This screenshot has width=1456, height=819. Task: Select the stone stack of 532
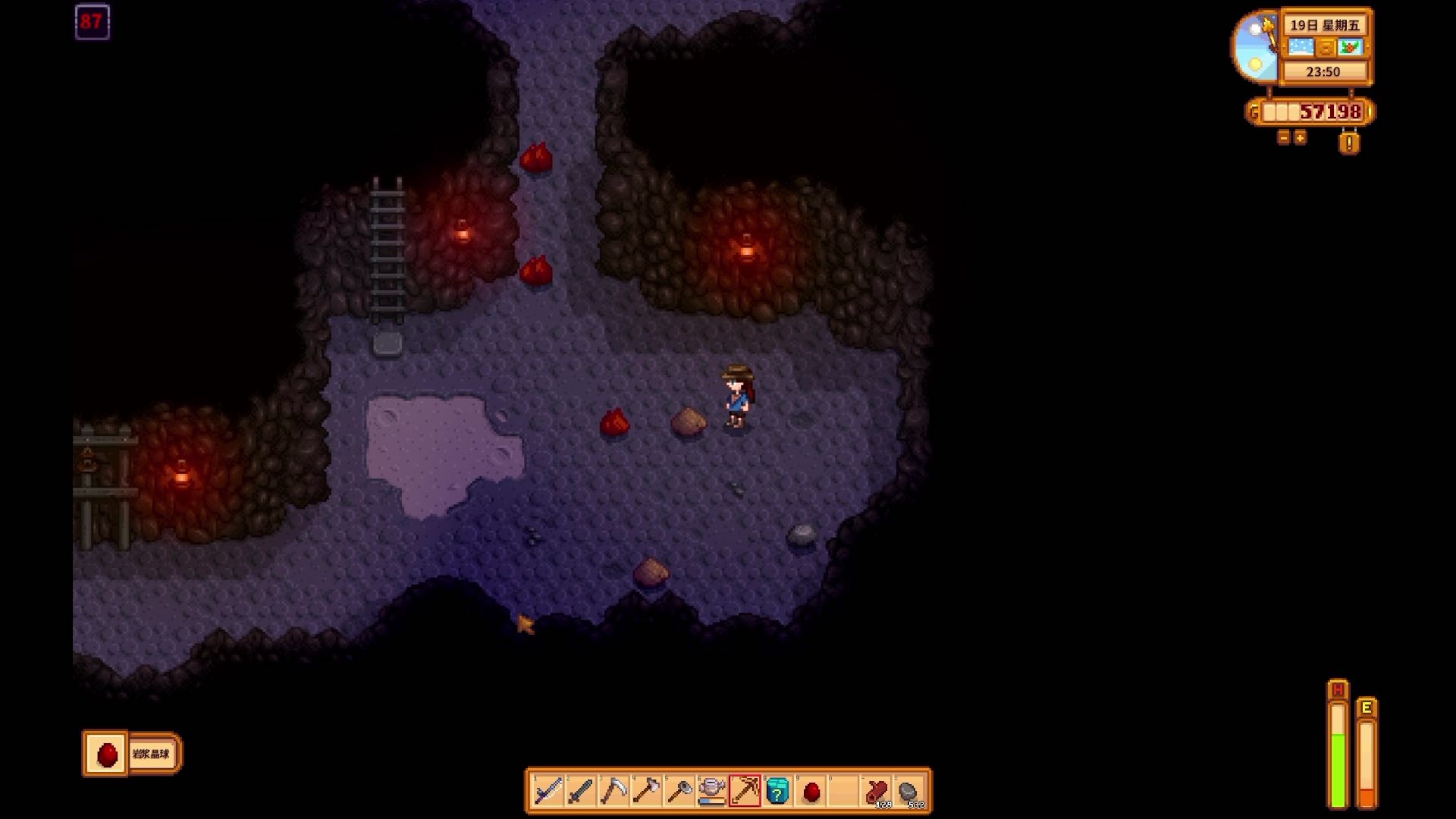pyautogui.click(x=910, y=792)
